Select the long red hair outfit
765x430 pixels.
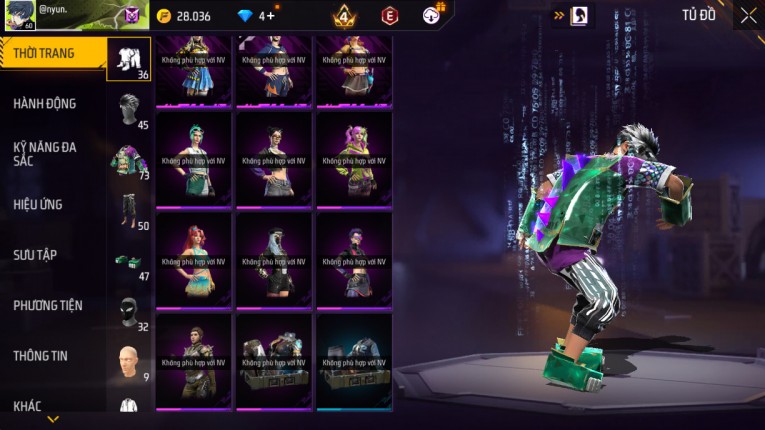coord(193,259)
